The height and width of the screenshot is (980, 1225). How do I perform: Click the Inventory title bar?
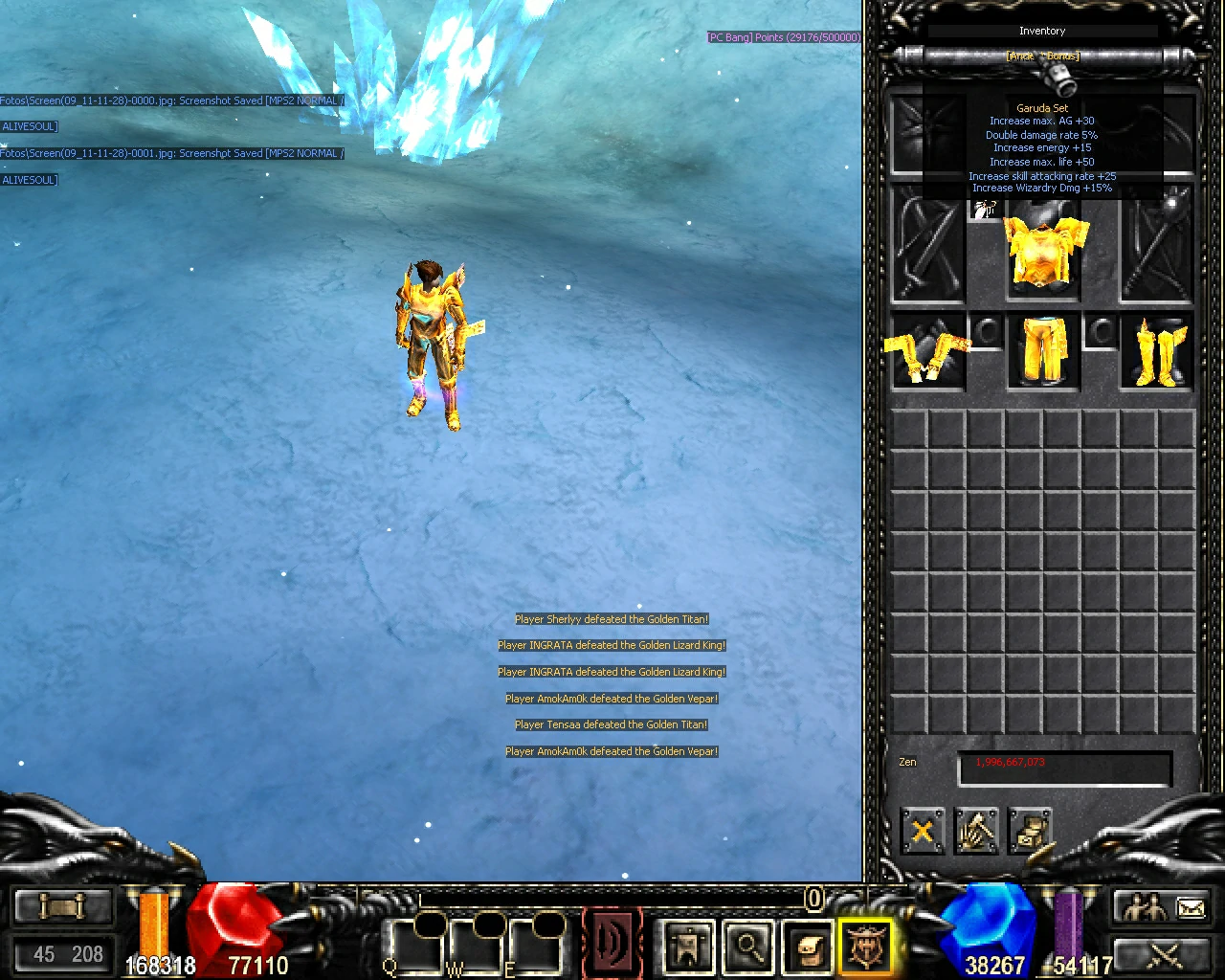pos(1042,31)
